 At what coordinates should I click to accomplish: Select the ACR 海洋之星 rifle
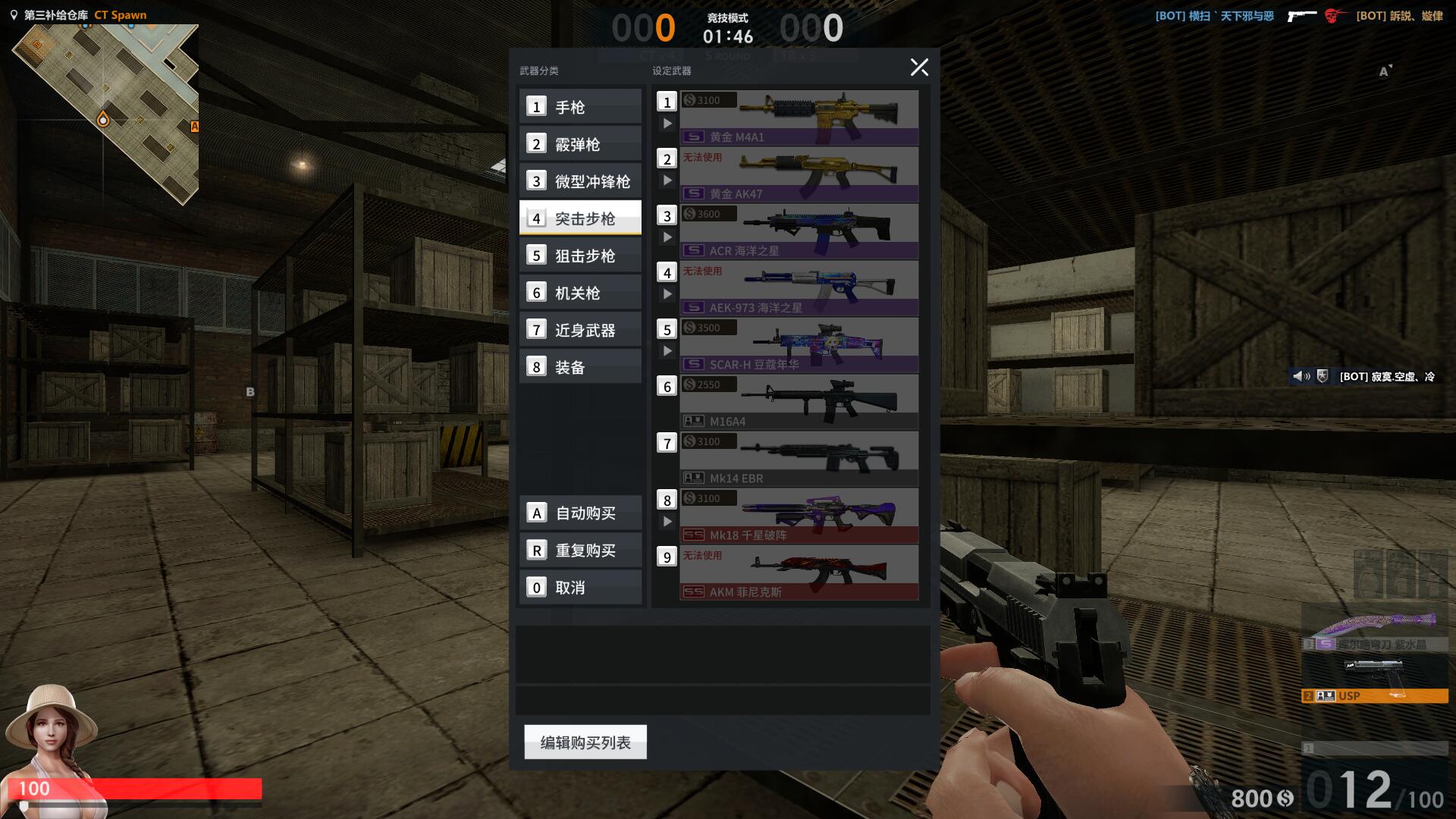pos(799,231)
